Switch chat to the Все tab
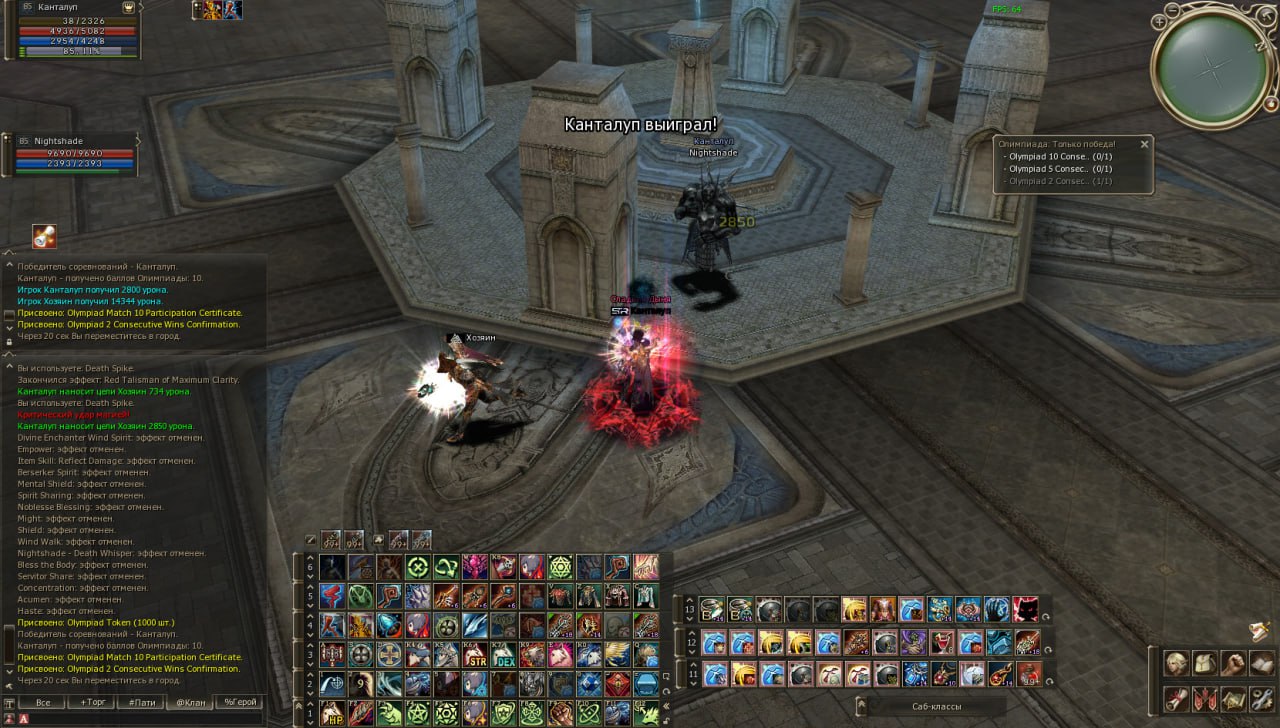The image size is (1280, 728). point(43,702)
